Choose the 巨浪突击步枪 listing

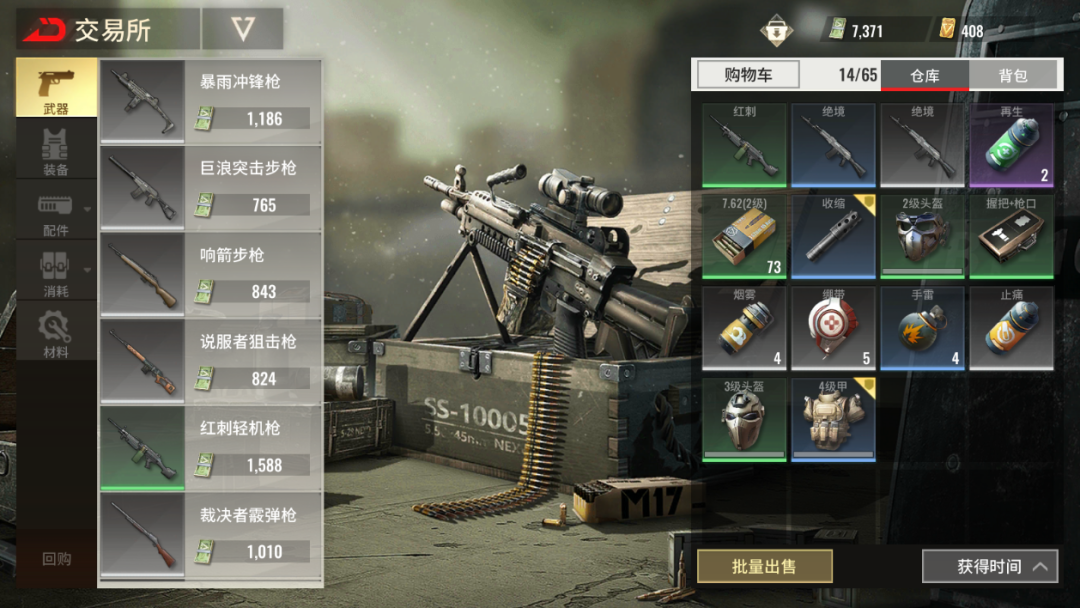[211, 188]
